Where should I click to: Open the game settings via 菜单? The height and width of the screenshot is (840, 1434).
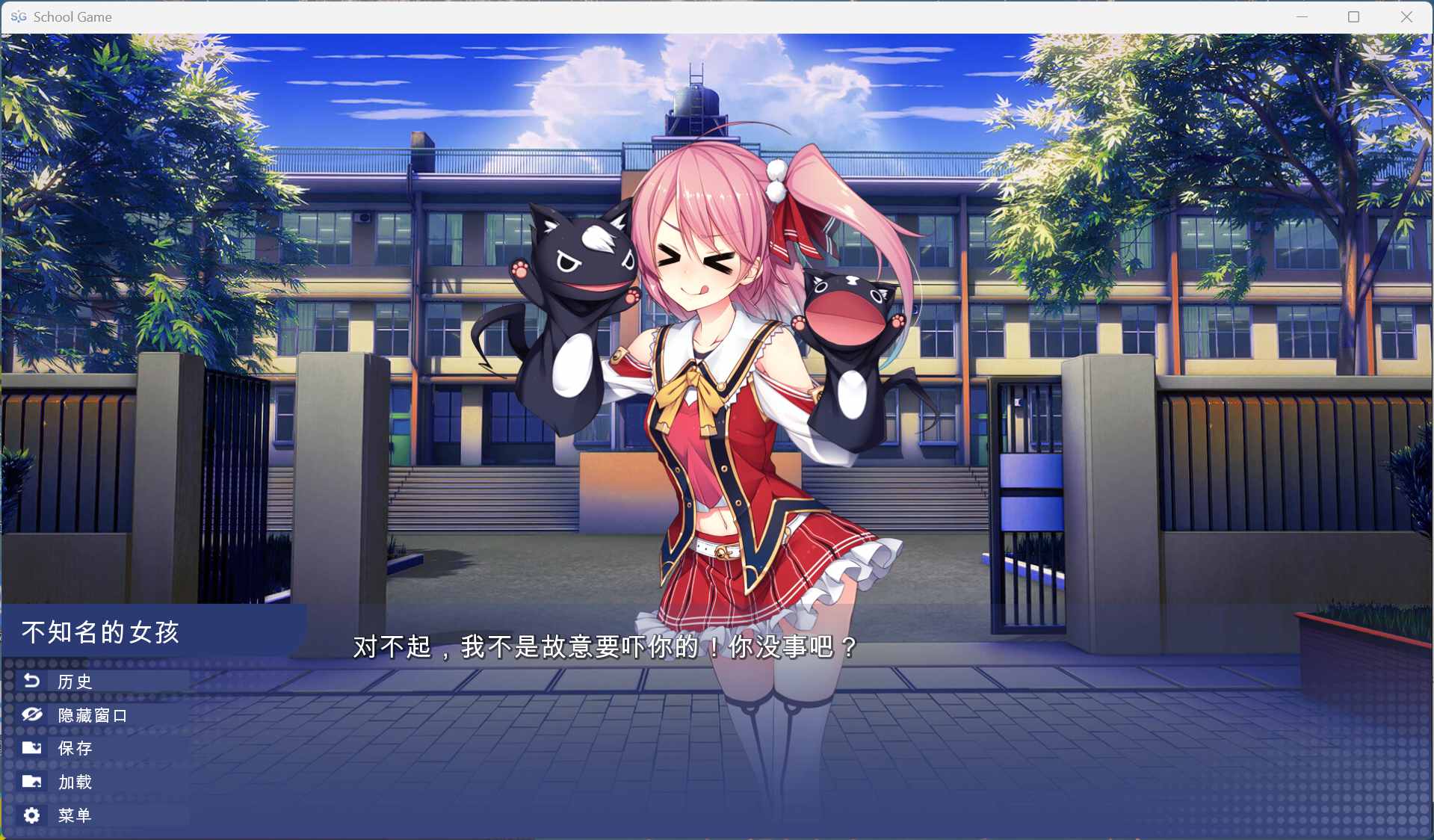pos(73,815)
